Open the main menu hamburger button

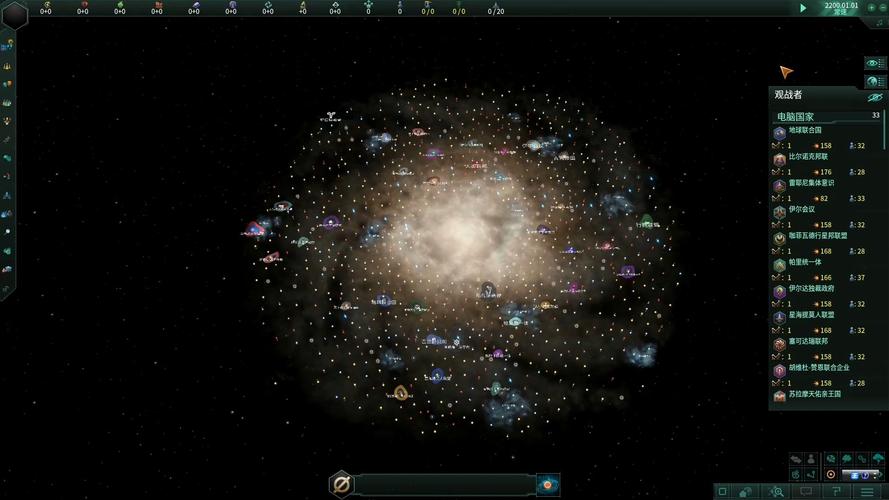point(867,491)
